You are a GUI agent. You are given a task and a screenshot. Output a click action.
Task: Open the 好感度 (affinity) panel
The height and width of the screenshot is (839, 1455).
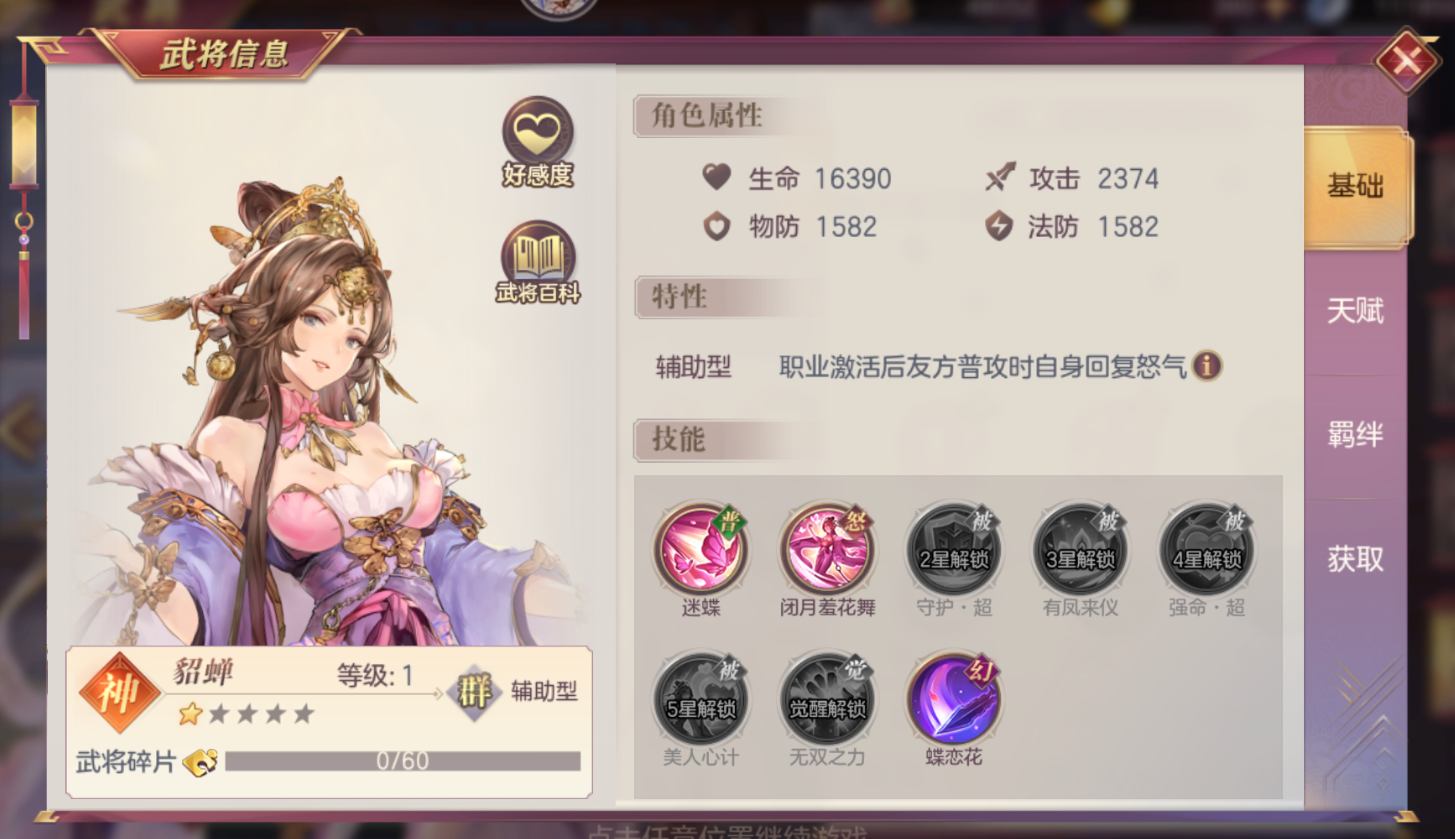[536, 130]
